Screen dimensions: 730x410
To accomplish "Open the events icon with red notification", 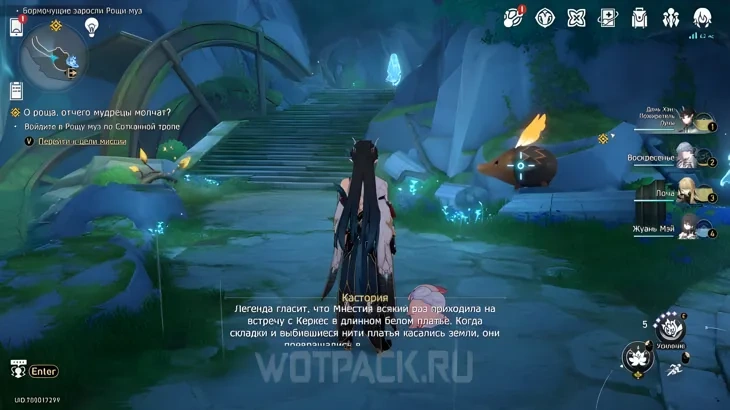I will tap(514, 17).
